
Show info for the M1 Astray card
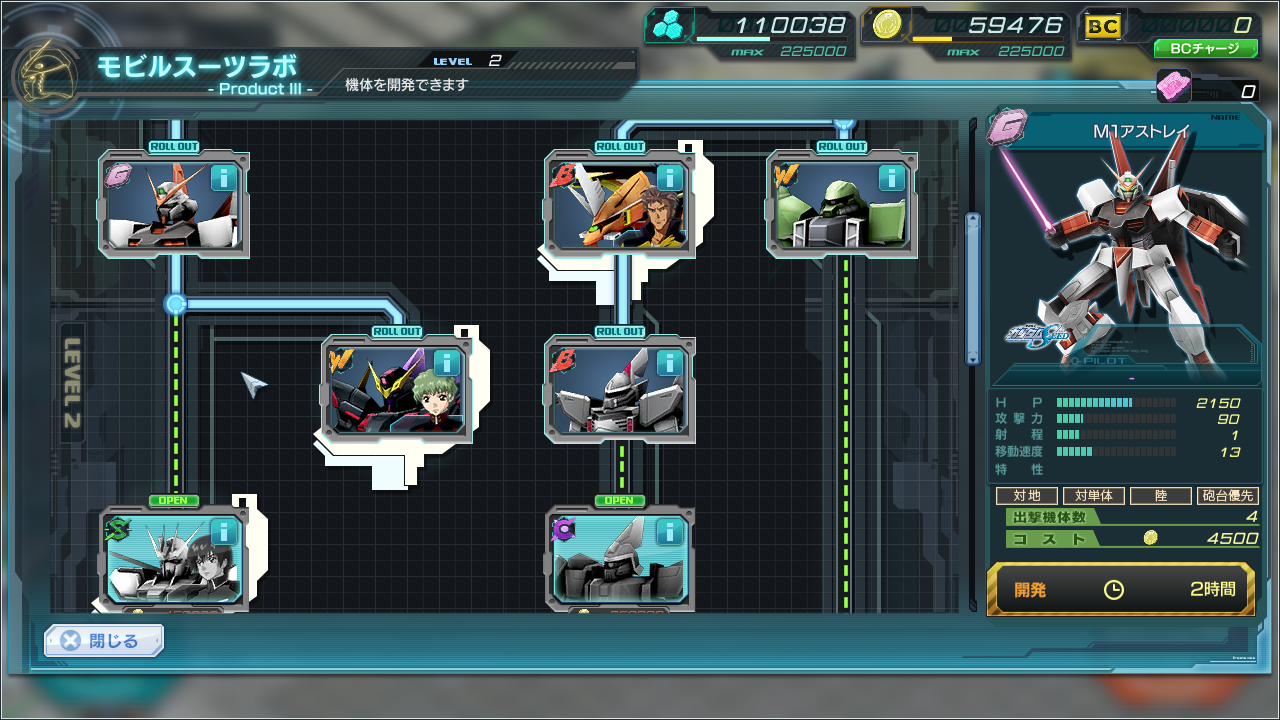click(223, 178)
